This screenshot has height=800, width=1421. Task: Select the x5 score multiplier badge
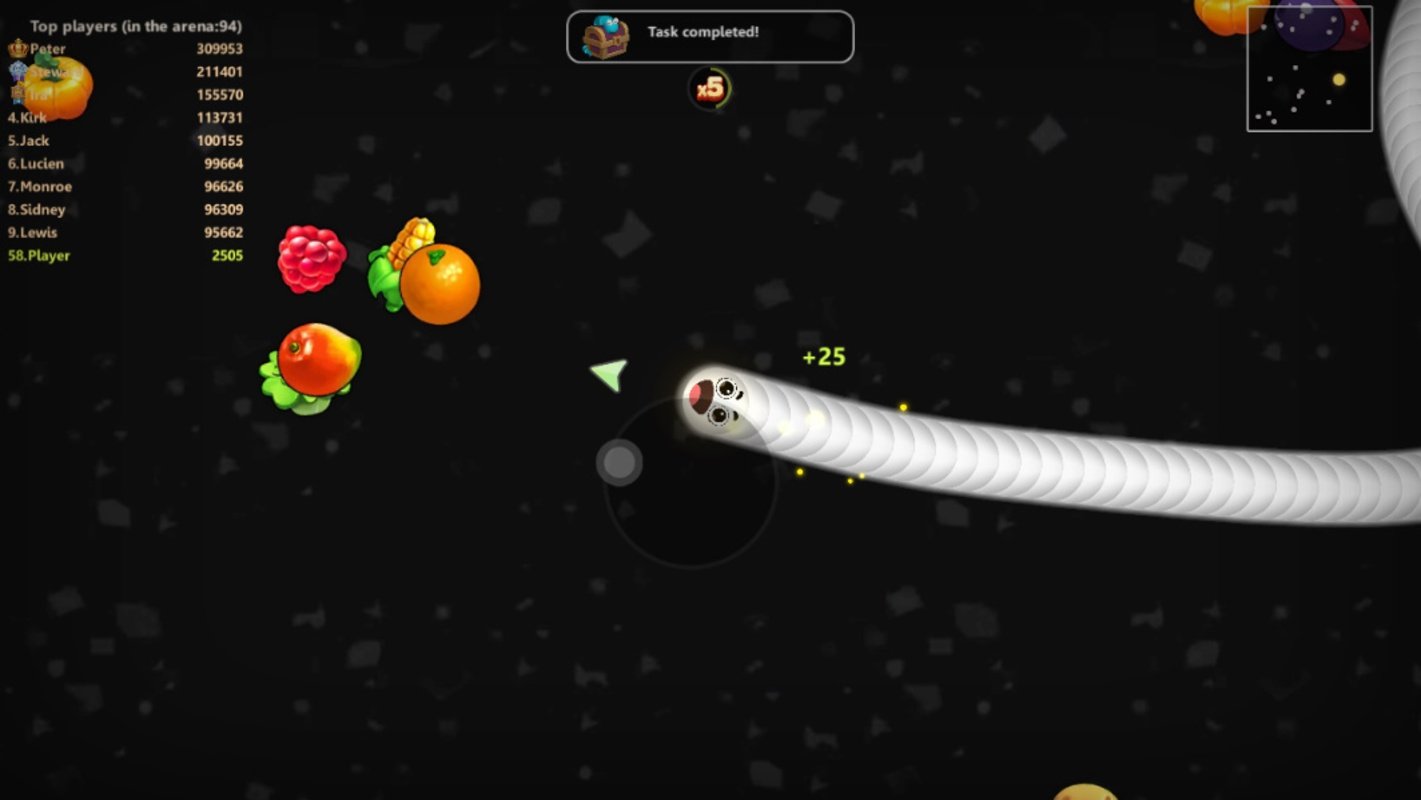(x=710, y=86)
